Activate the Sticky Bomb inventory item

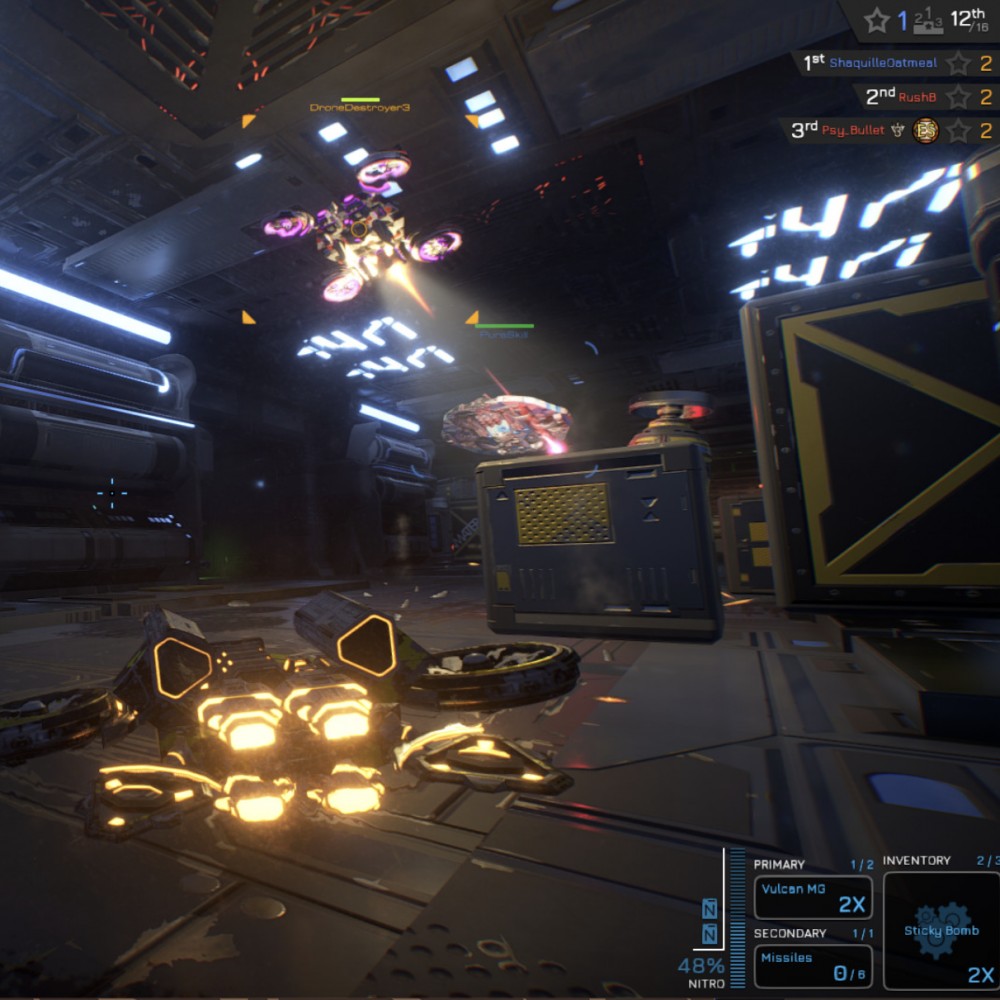[x=940, y=930]
